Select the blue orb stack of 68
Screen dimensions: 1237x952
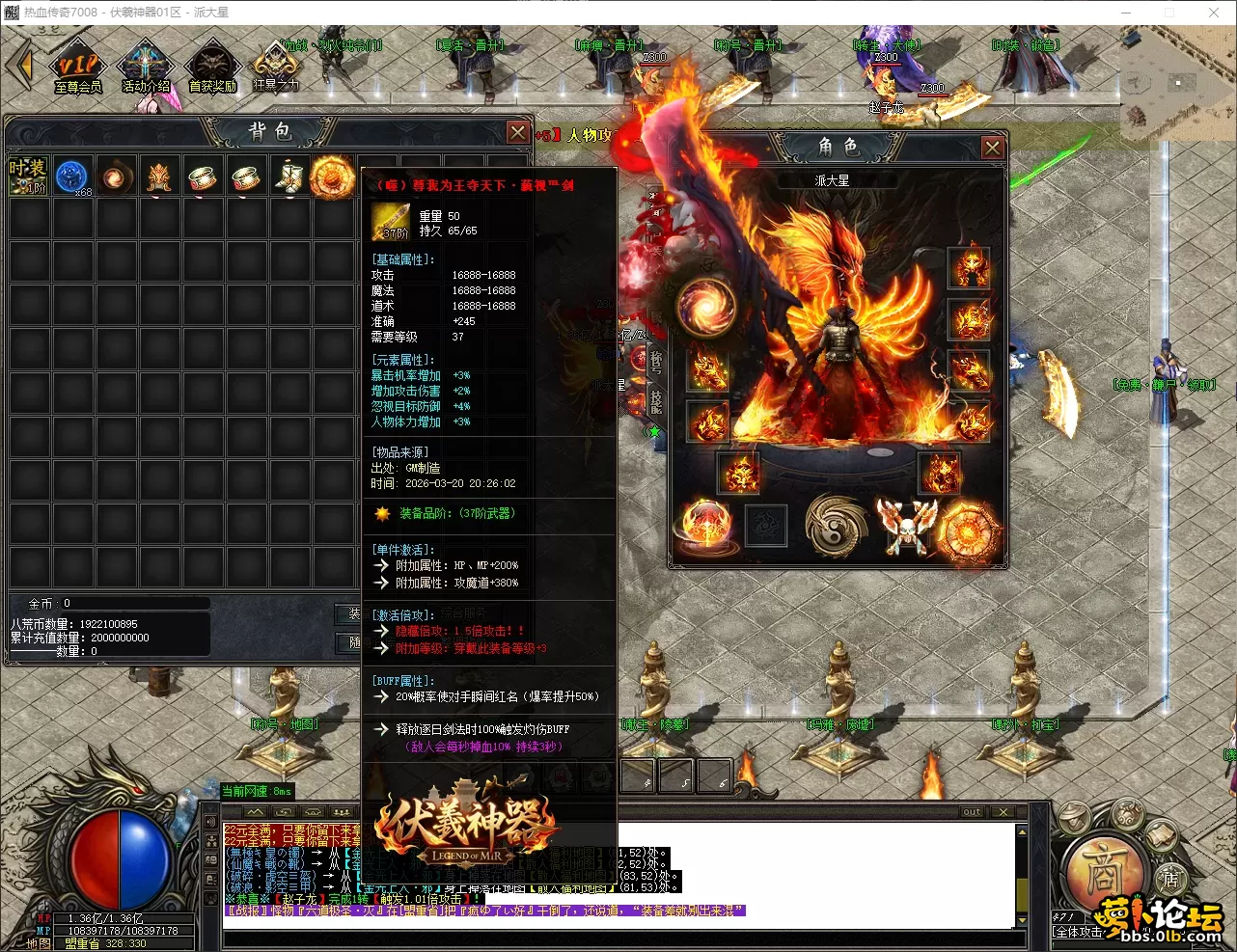72,177
